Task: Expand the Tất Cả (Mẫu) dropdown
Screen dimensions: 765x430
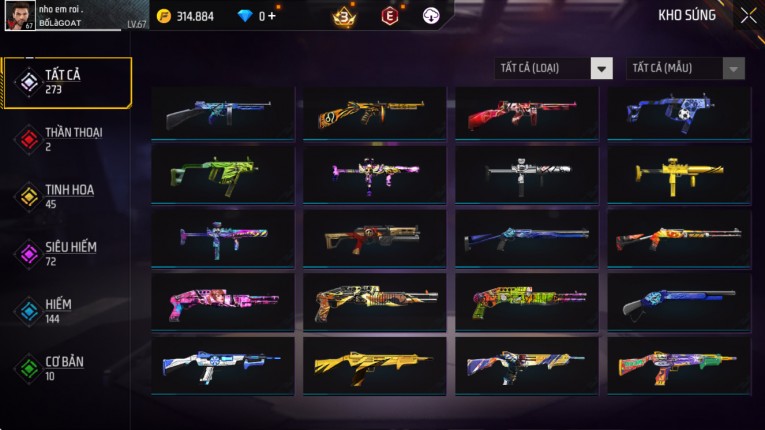Action: pyautogui.click(x=686, y=68)
